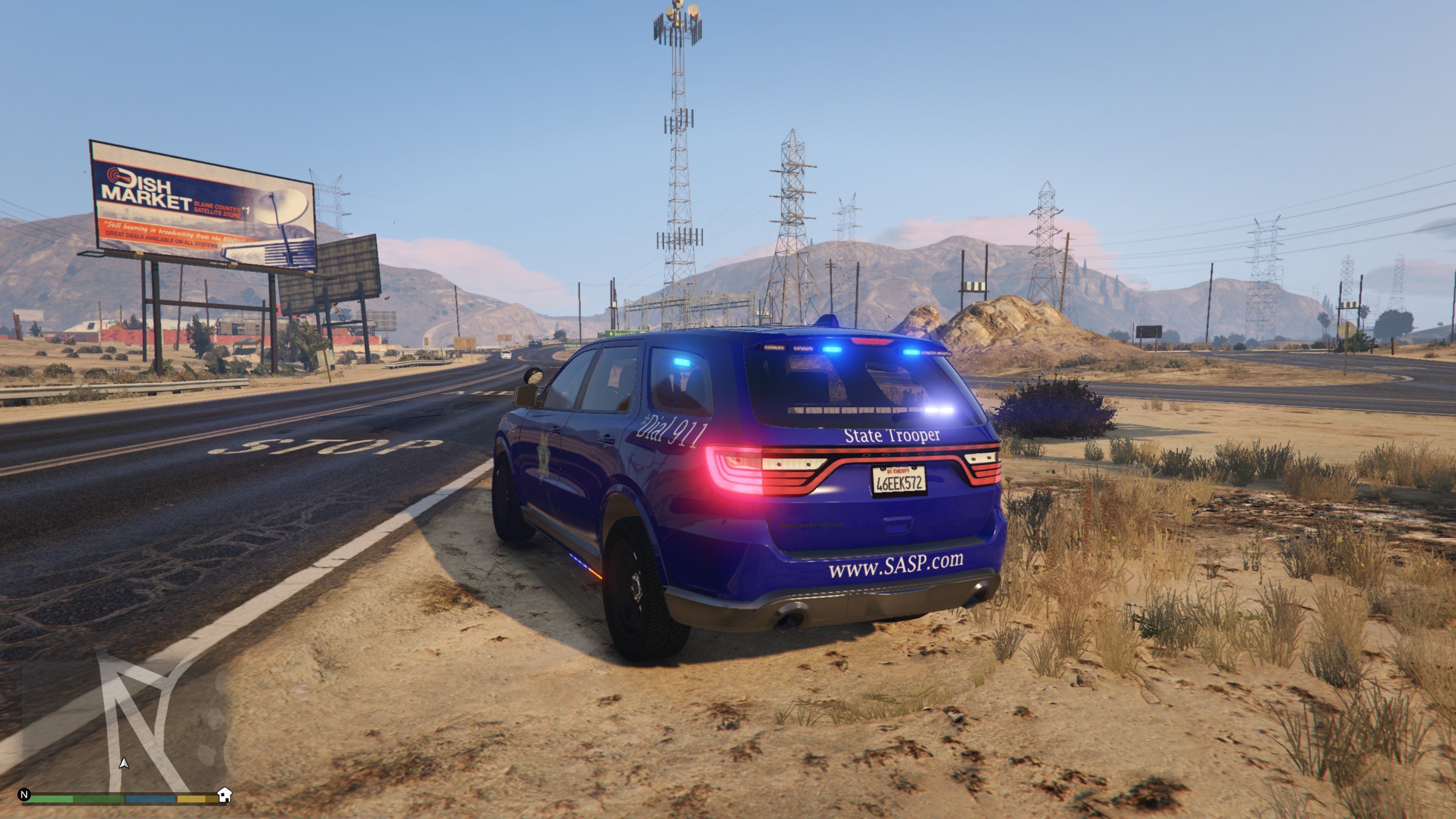The image size is (1456, 819).
Task: Select the white house safehouse blip
Action: tap(225, 795)
